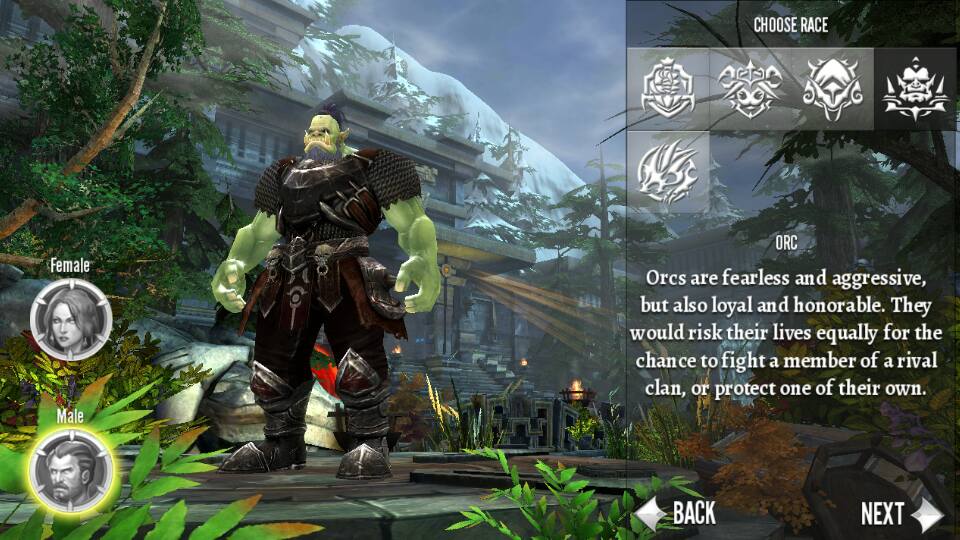Image resolution: width=960 pixels, height=540 pixels.
Task: Choose the Male gender portrait
Action: coord(70,469)
